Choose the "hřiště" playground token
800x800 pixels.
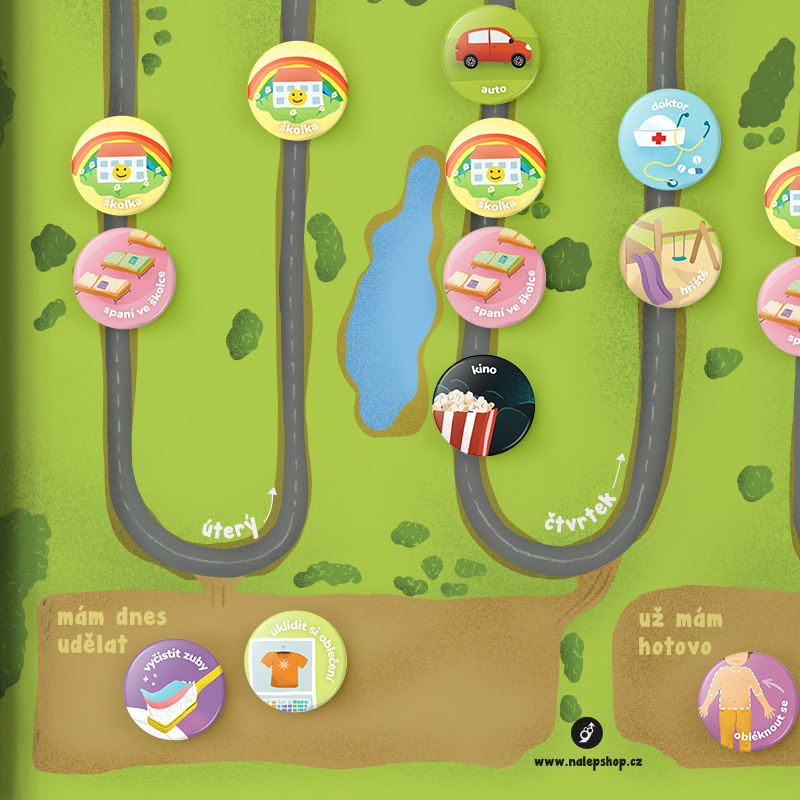[x=670, y=257]
